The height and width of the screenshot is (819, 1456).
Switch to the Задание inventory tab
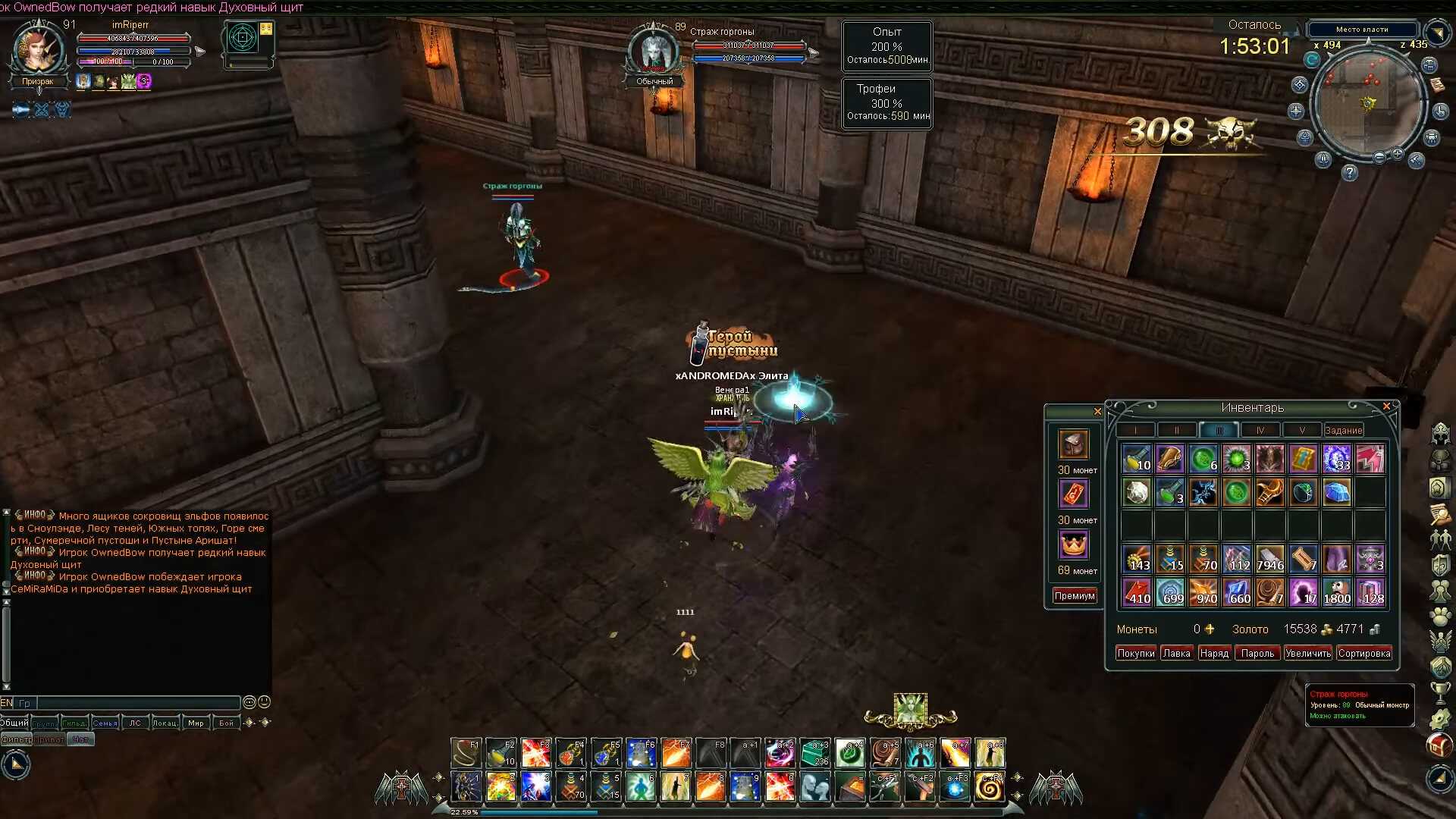point(1343,430)
